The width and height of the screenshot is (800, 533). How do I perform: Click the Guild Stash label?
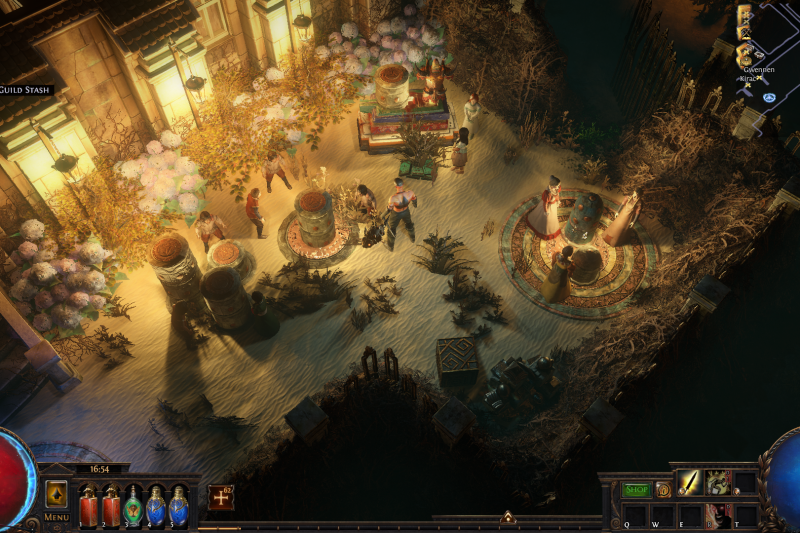pos(25,90)
